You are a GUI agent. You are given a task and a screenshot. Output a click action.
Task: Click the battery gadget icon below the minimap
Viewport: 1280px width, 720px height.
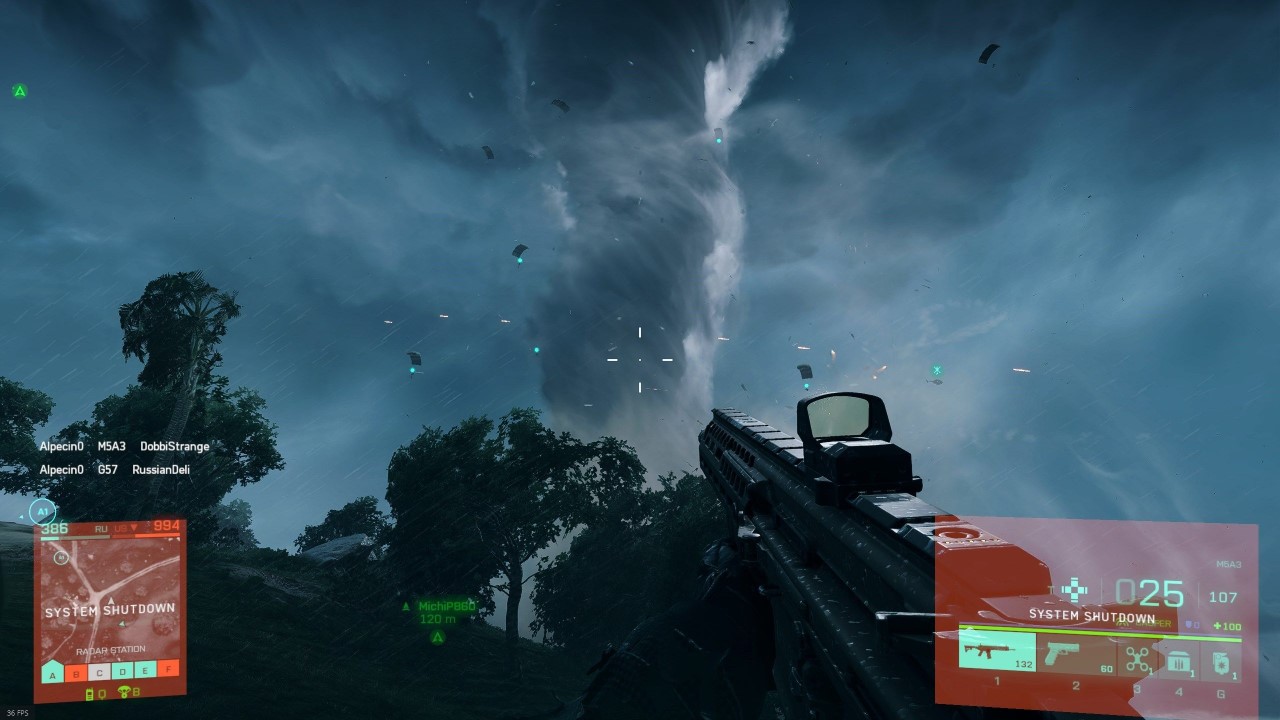pyautogui.click(x=89, y=694)
